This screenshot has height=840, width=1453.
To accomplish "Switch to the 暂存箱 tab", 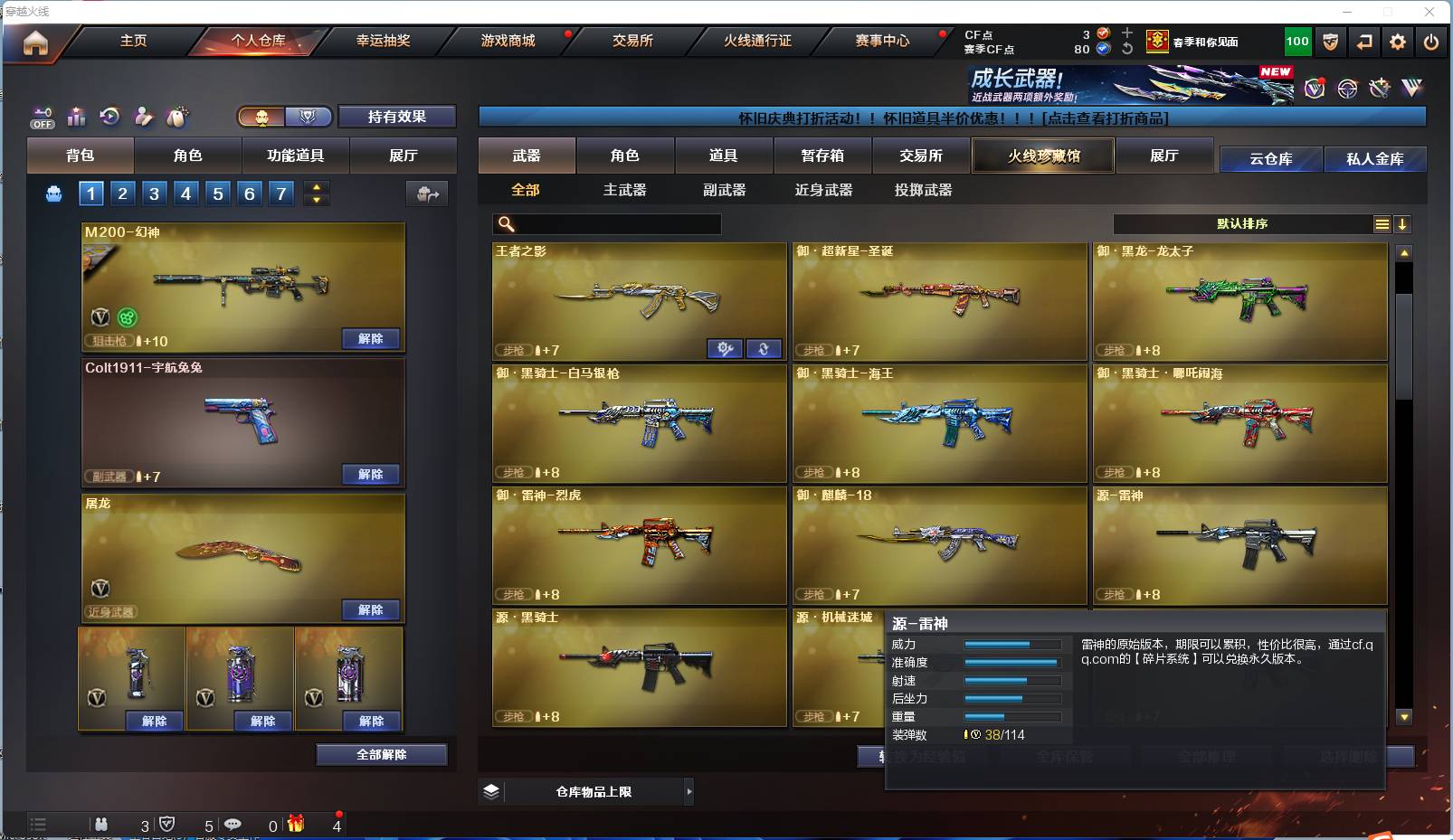I will tap(819, 156).
